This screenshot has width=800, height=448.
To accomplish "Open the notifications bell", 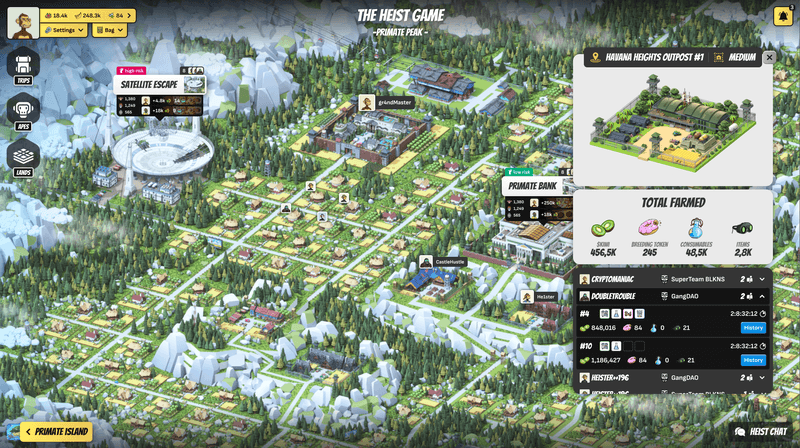I will click(x=782, y=16).
